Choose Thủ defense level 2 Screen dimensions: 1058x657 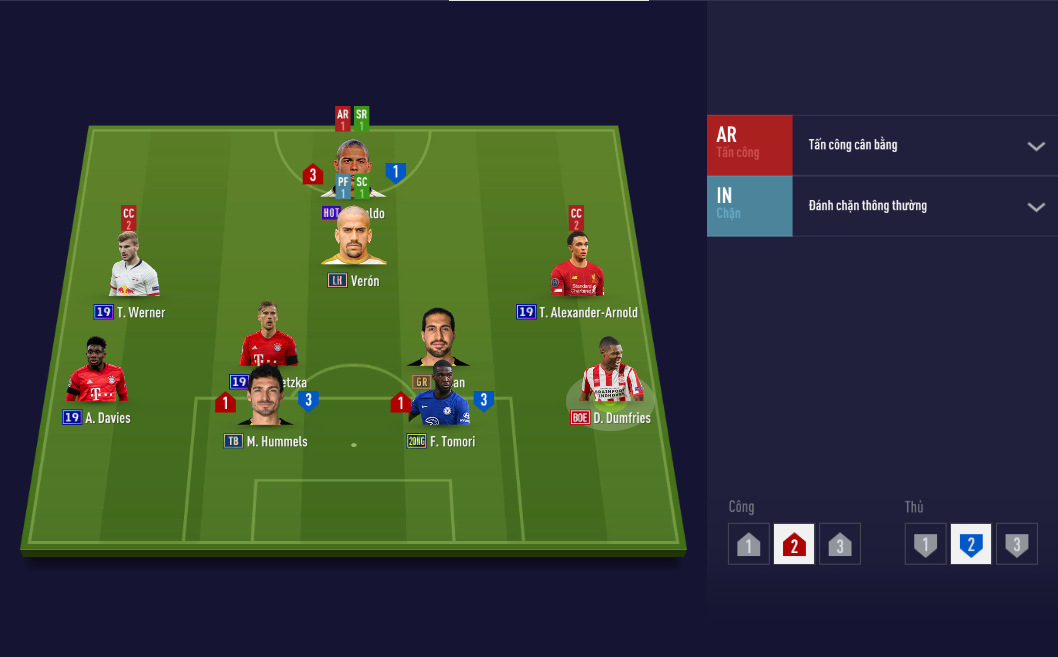(x=970, y=545)
